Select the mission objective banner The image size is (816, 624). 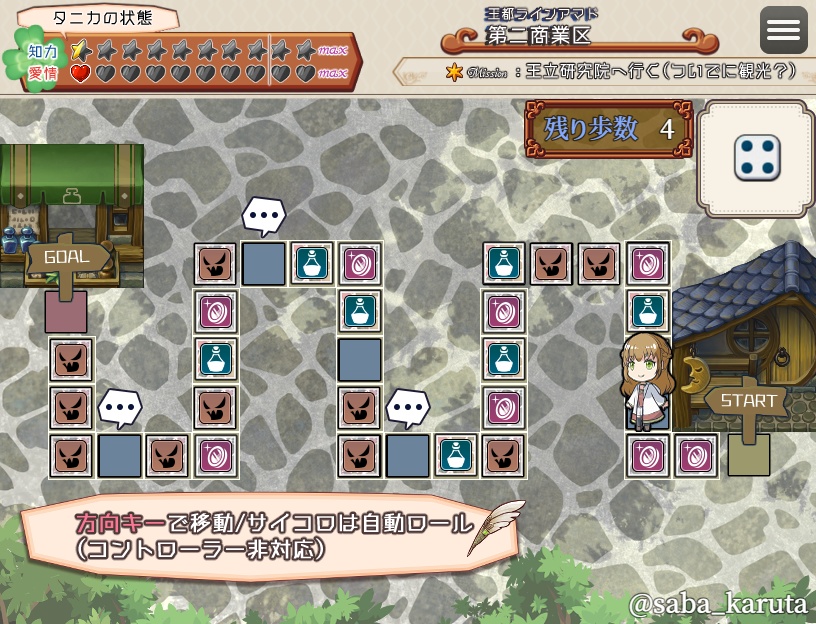(606, 72)
